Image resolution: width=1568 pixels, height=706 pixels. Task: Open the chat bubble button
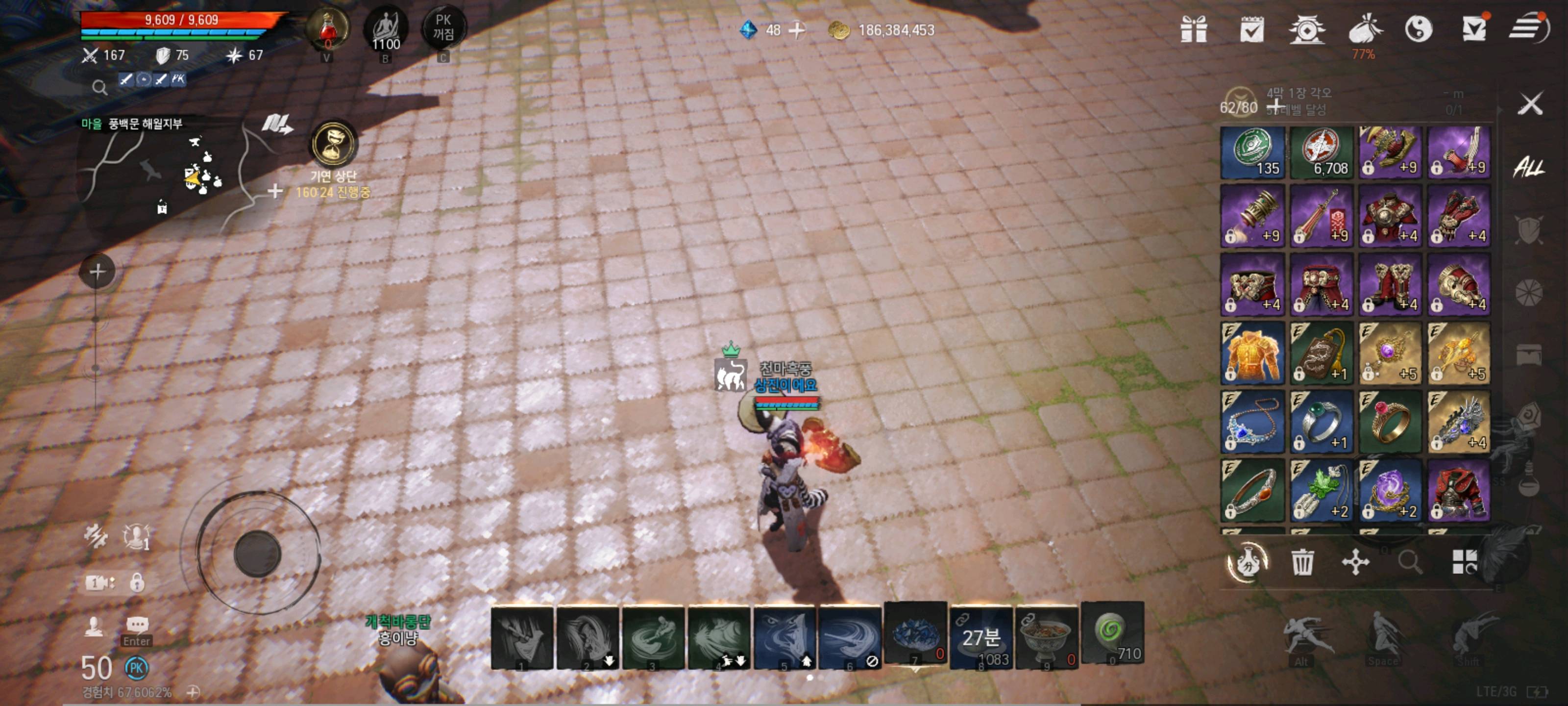[137, 625]
